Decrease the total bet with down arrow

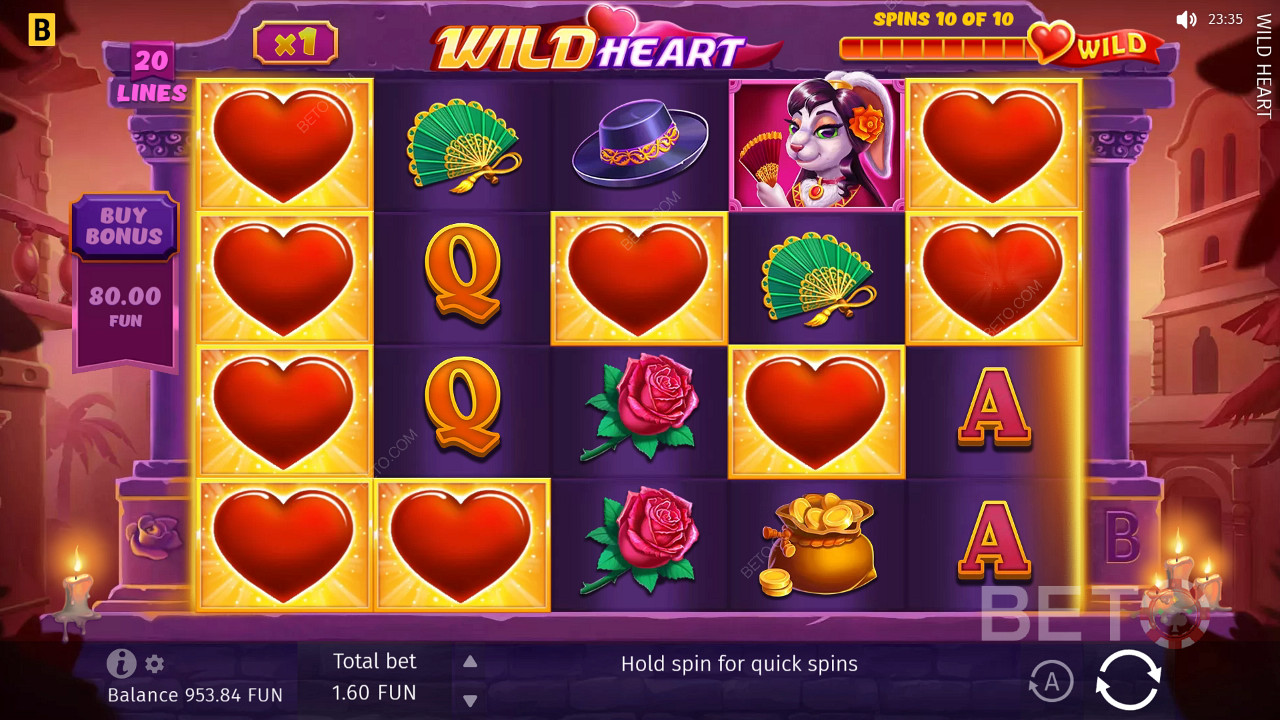pyautogui.click(x=470, y=700)
